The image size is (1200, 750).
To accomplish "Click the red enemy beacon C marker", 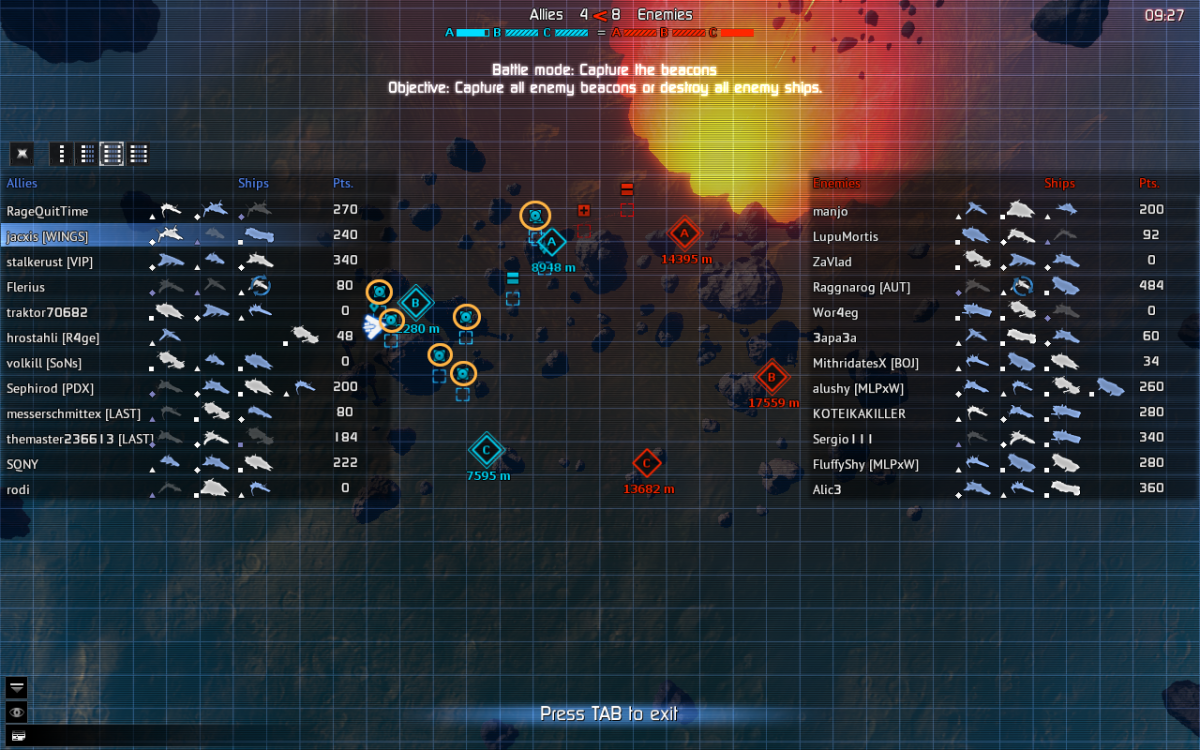I will (x=647, y=463).
